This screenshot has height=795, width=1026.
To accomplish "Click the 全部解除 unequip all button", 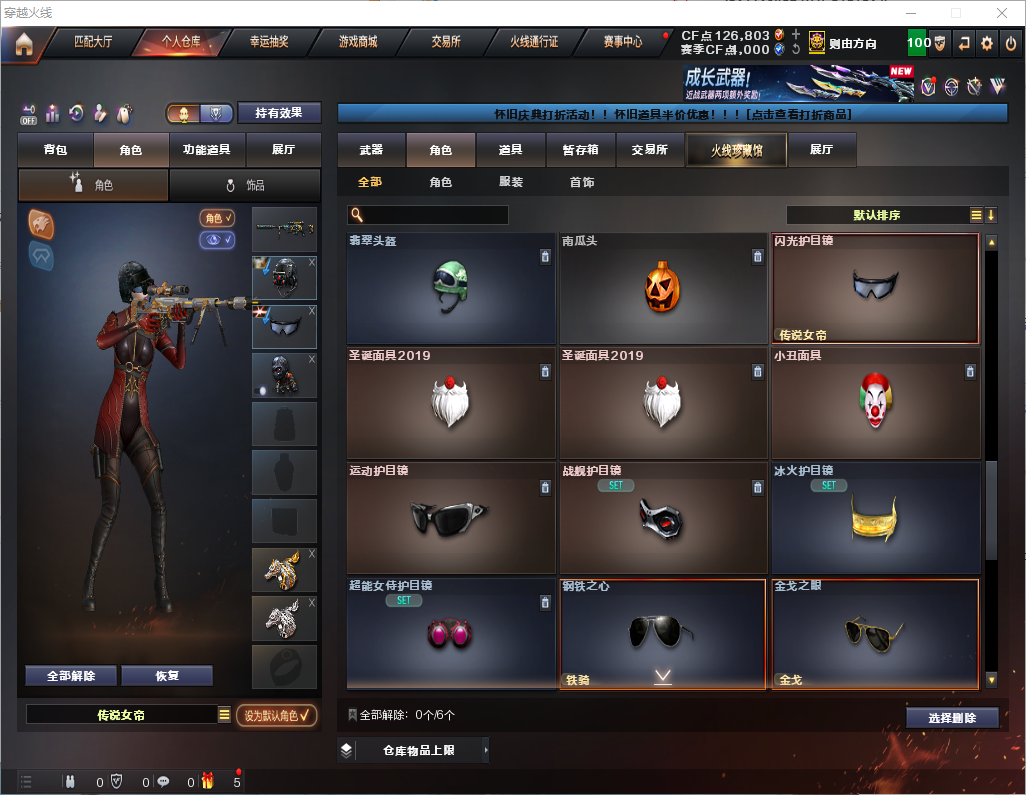I will pyautogui.click(x=71, y=676).
